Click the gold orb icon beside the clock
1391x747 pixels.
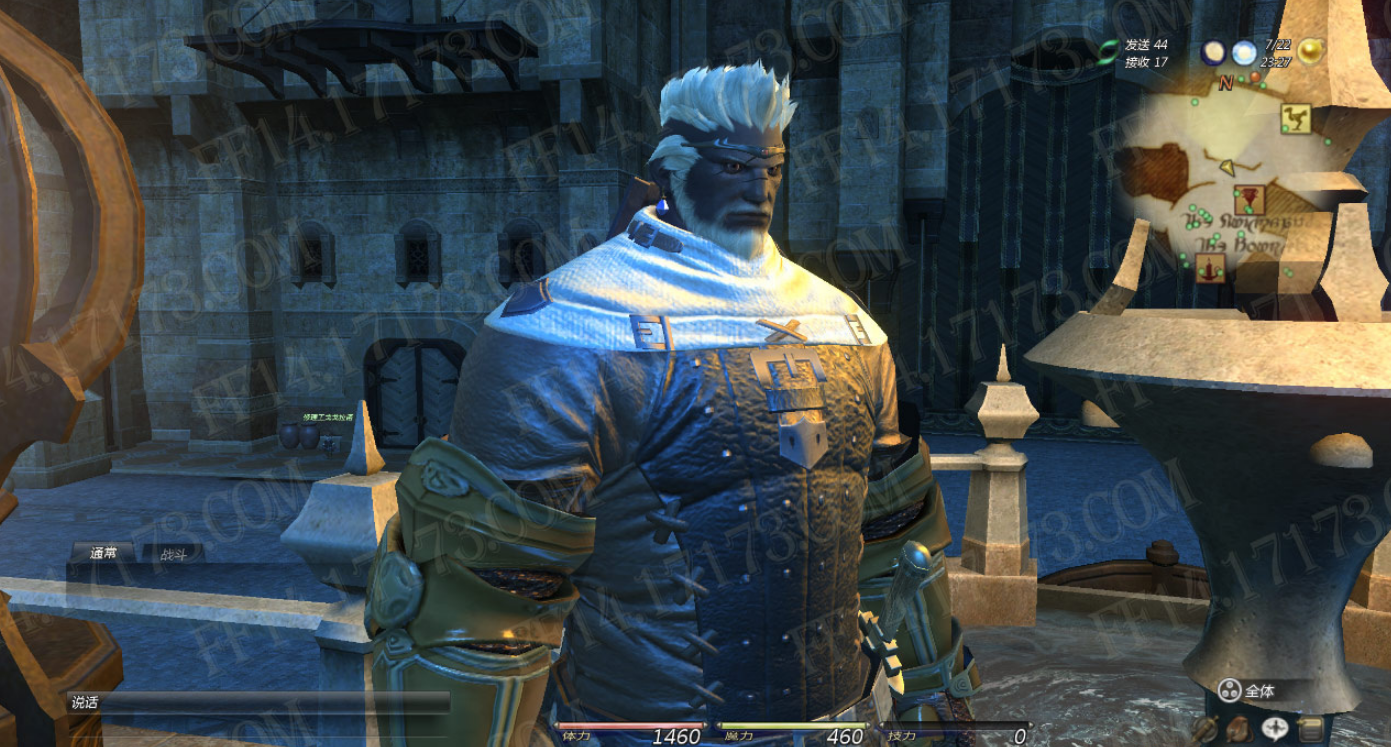(1310, 51)
